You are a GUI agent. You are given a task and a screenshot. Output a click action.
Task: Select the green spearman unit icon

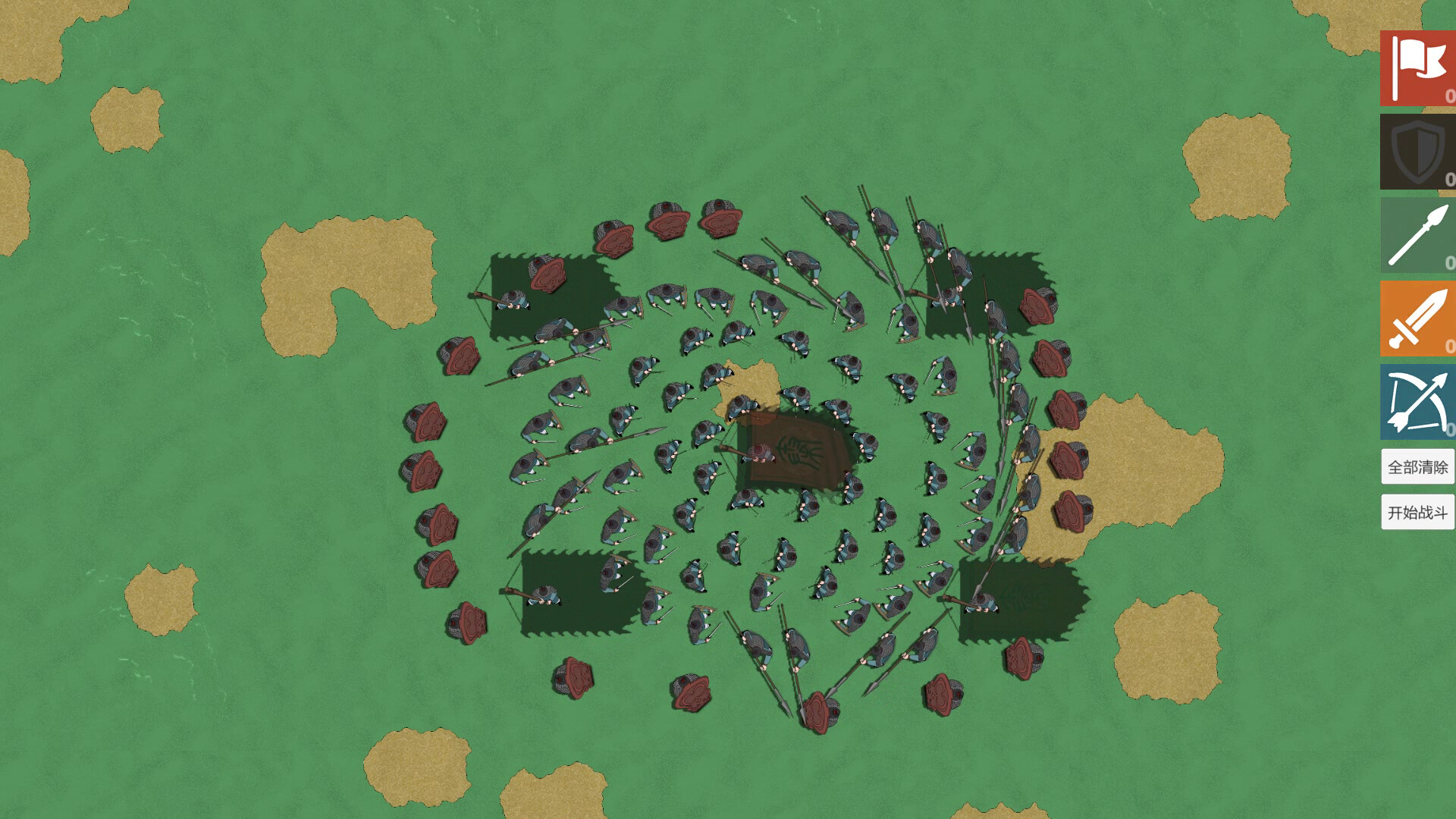[x=1417, y=237]
